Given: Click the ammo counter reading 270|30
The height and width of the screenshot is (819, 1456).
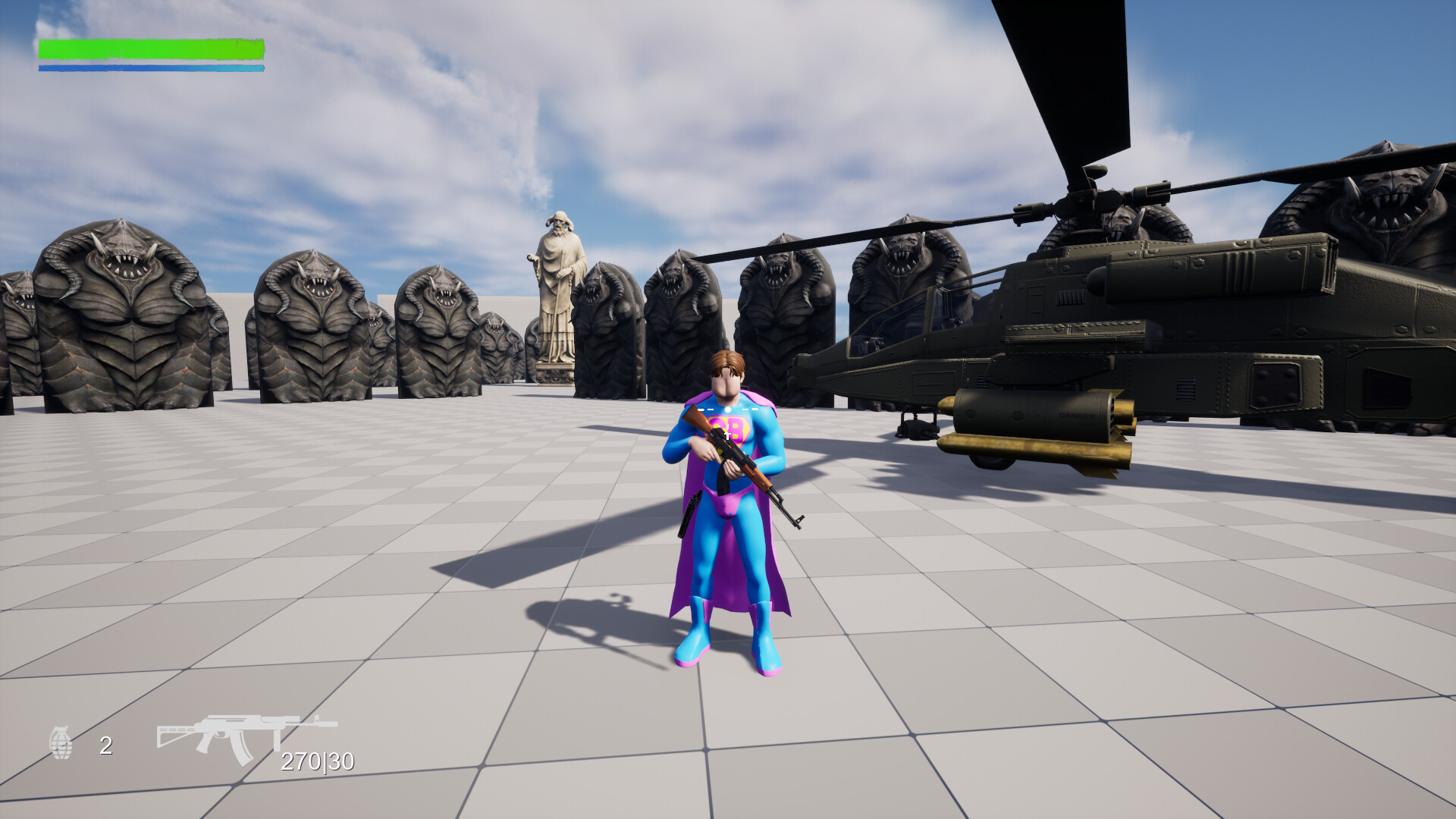Looking at the screenshot, I should click(x=317, y=763).
